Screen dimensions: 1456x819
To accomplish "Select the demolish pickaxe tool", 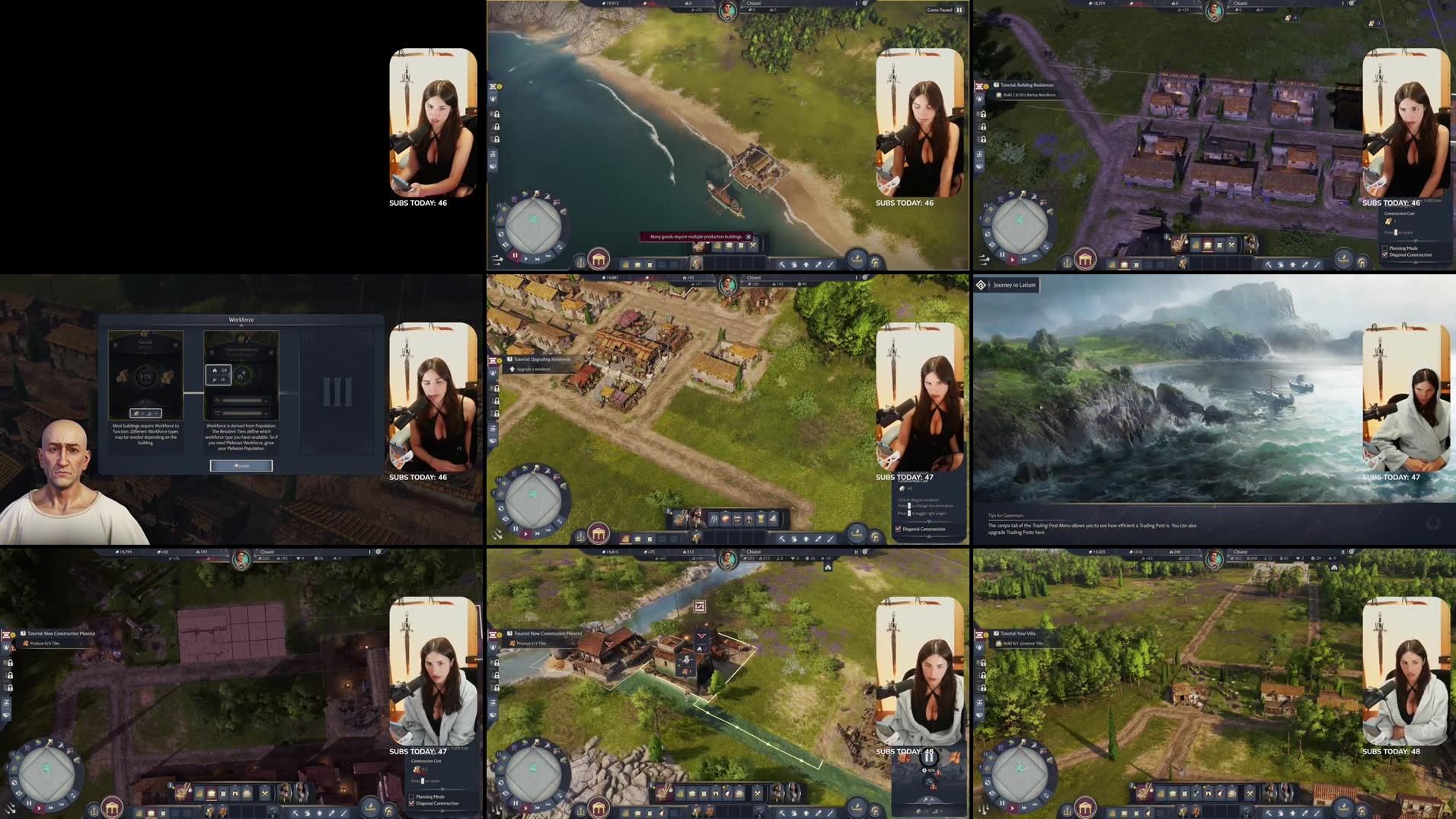I will [x=781, y=263].
